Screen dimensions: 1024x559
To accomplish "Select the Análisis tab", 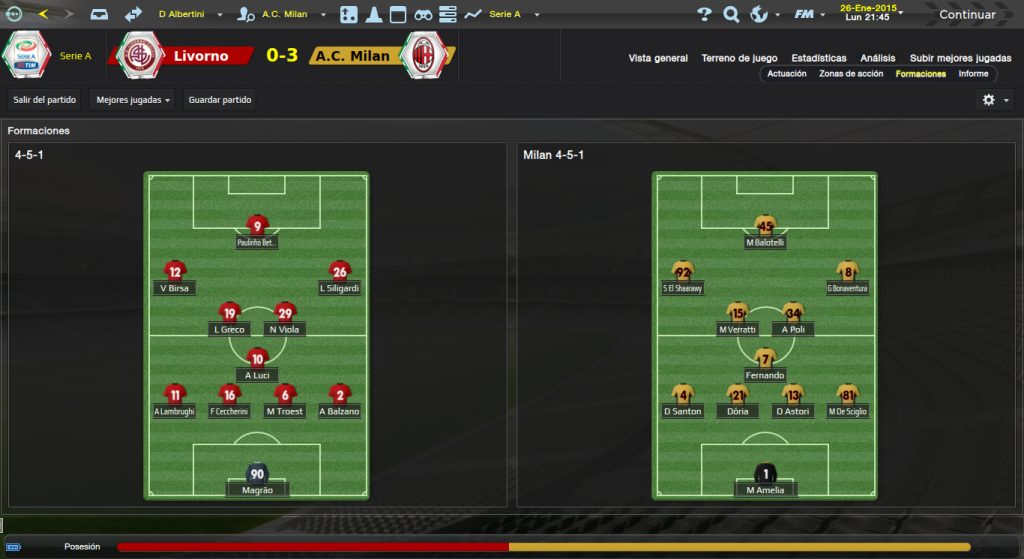I will [877, 58].
